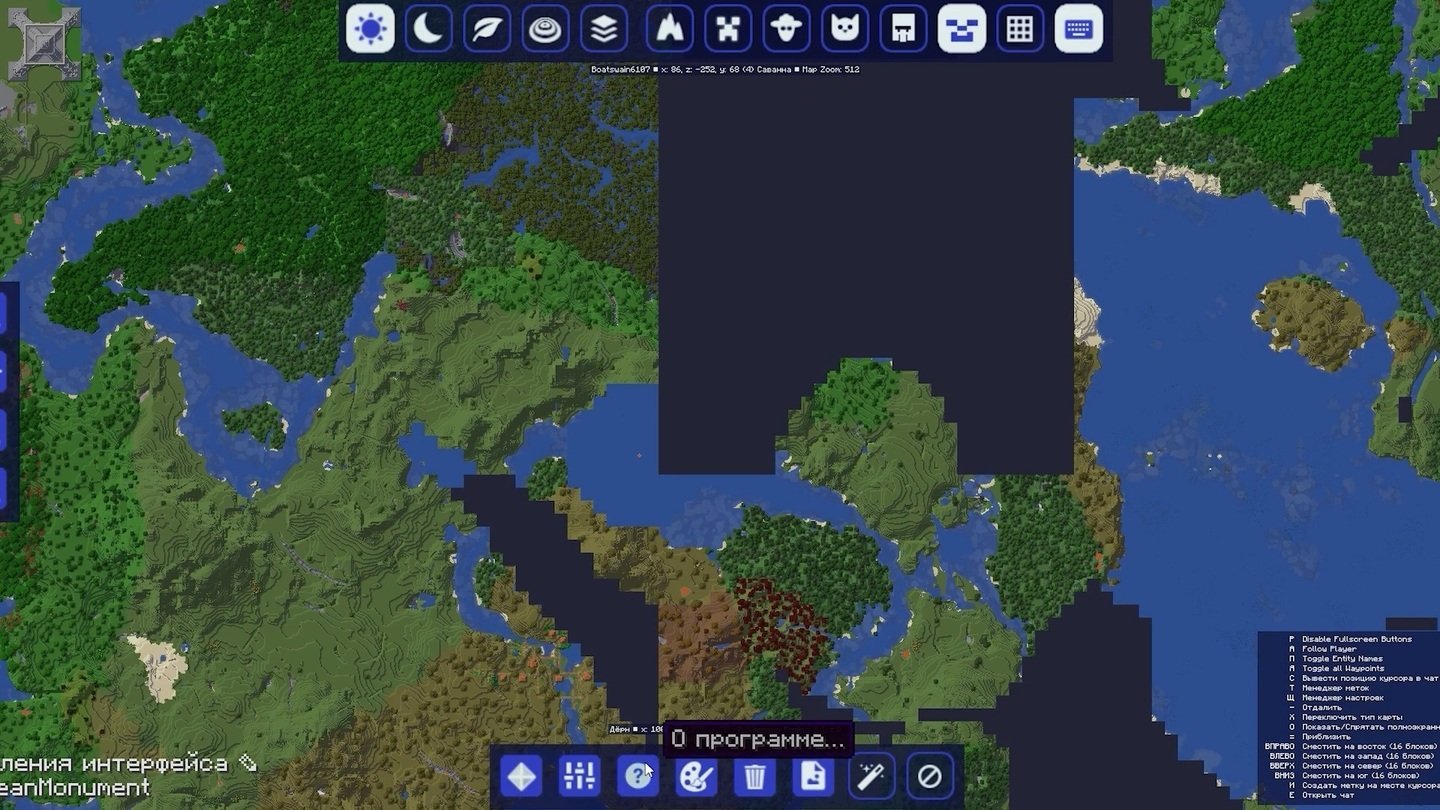The height and width of the screenshot is (810, 1440).
Task: Click the magic wand icon on bottom toolbar
Action: 870,775
